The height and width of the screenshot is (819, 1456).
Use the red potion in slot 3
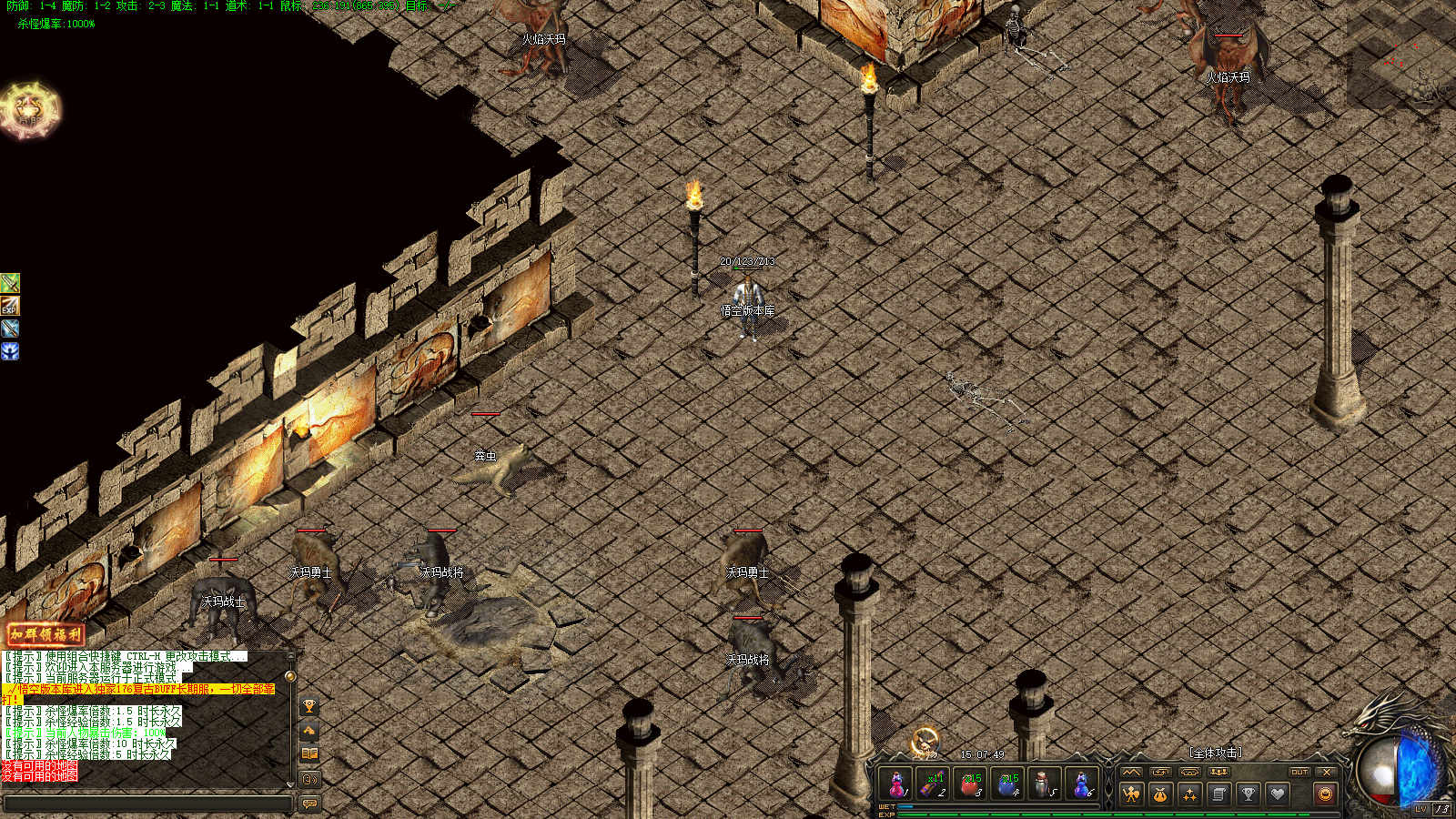coord(971,784)
